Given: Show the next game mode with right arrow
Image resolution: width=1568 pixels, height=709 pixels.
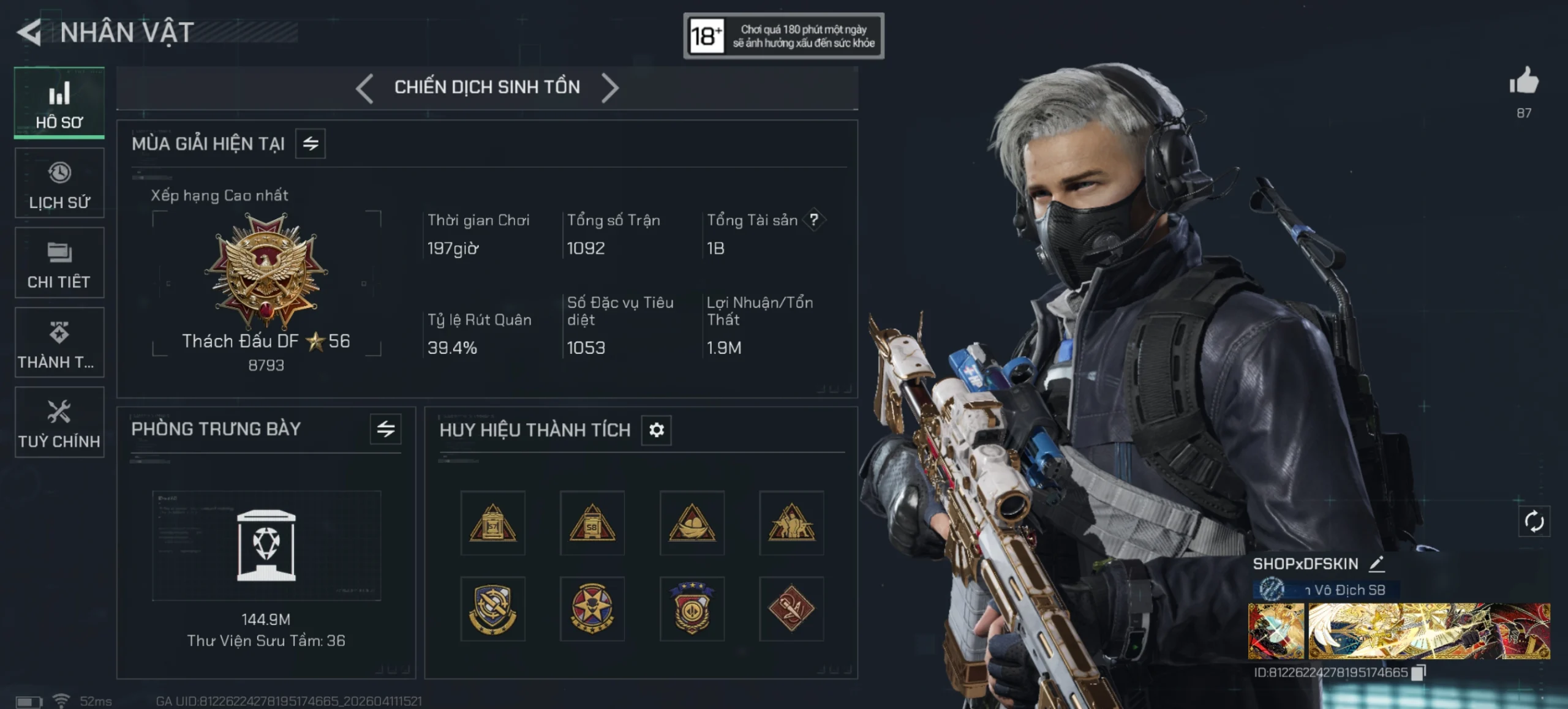Looking at the screenshot, I should [x=609, y=88].
